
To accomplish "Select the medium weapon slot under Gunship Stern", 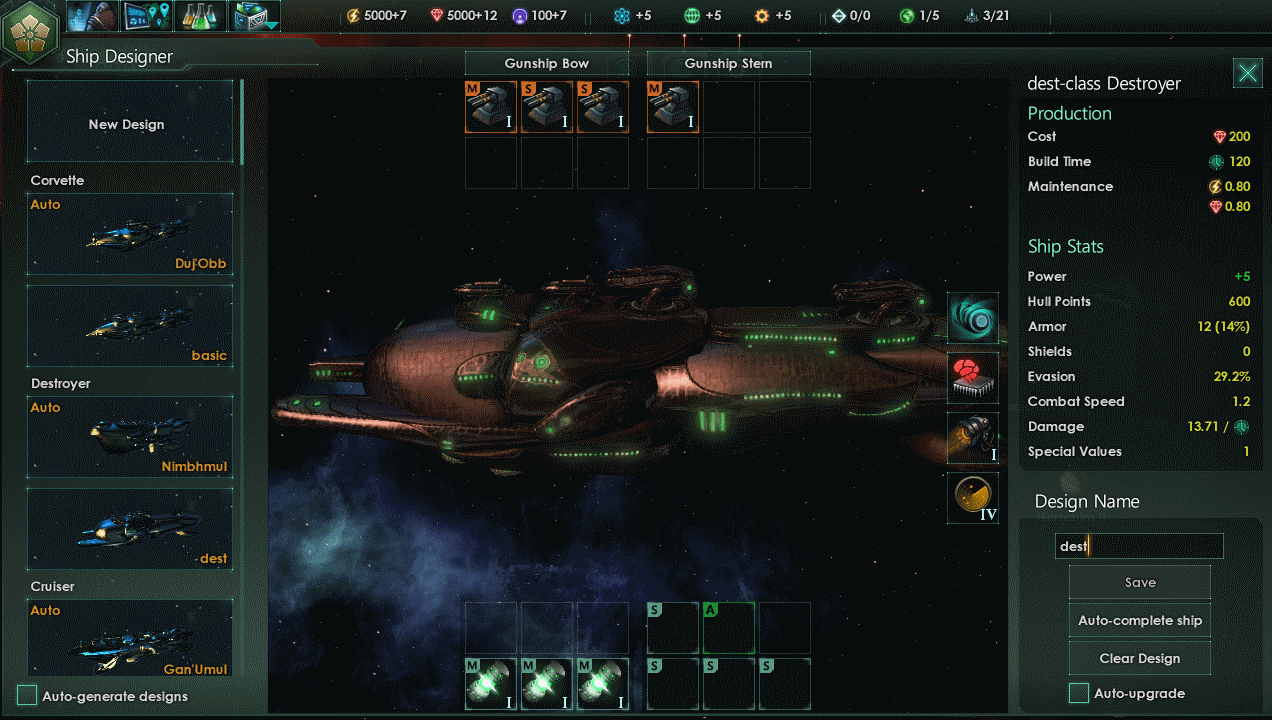I will click(x=673, y=107).
